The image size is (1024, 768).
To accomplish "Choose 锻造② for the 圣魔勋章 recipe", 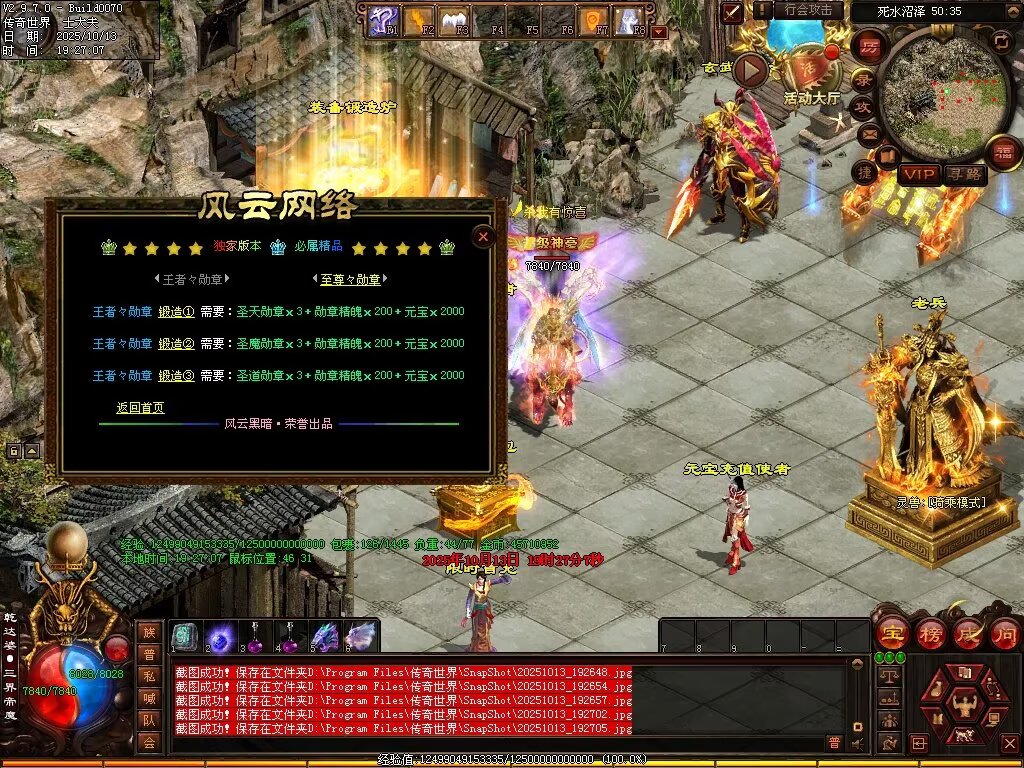I will pyautogui.click(x=176, y=344).
